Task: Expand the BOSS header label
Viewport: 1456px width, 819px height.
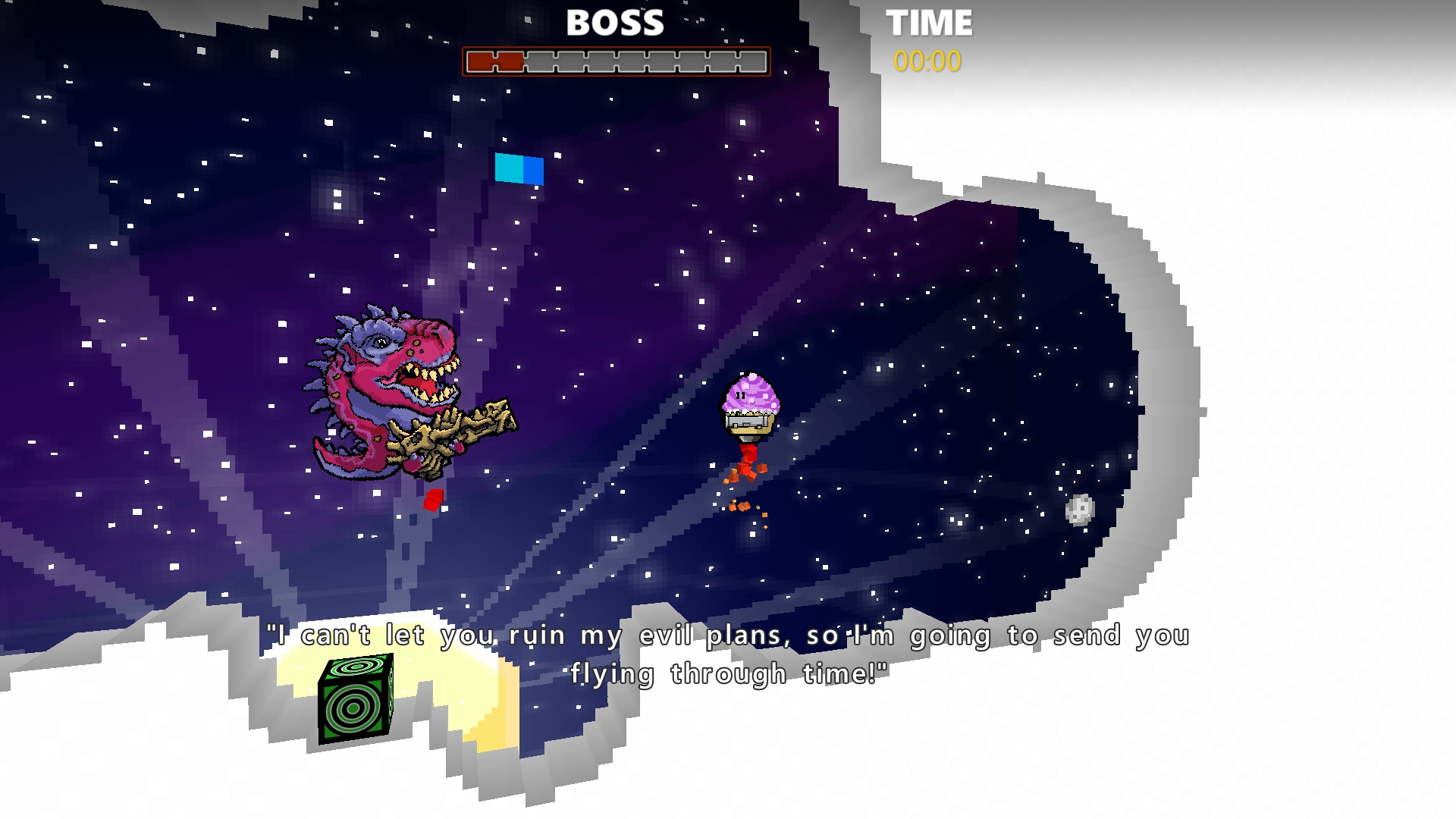Action: [x=614, y=23]
